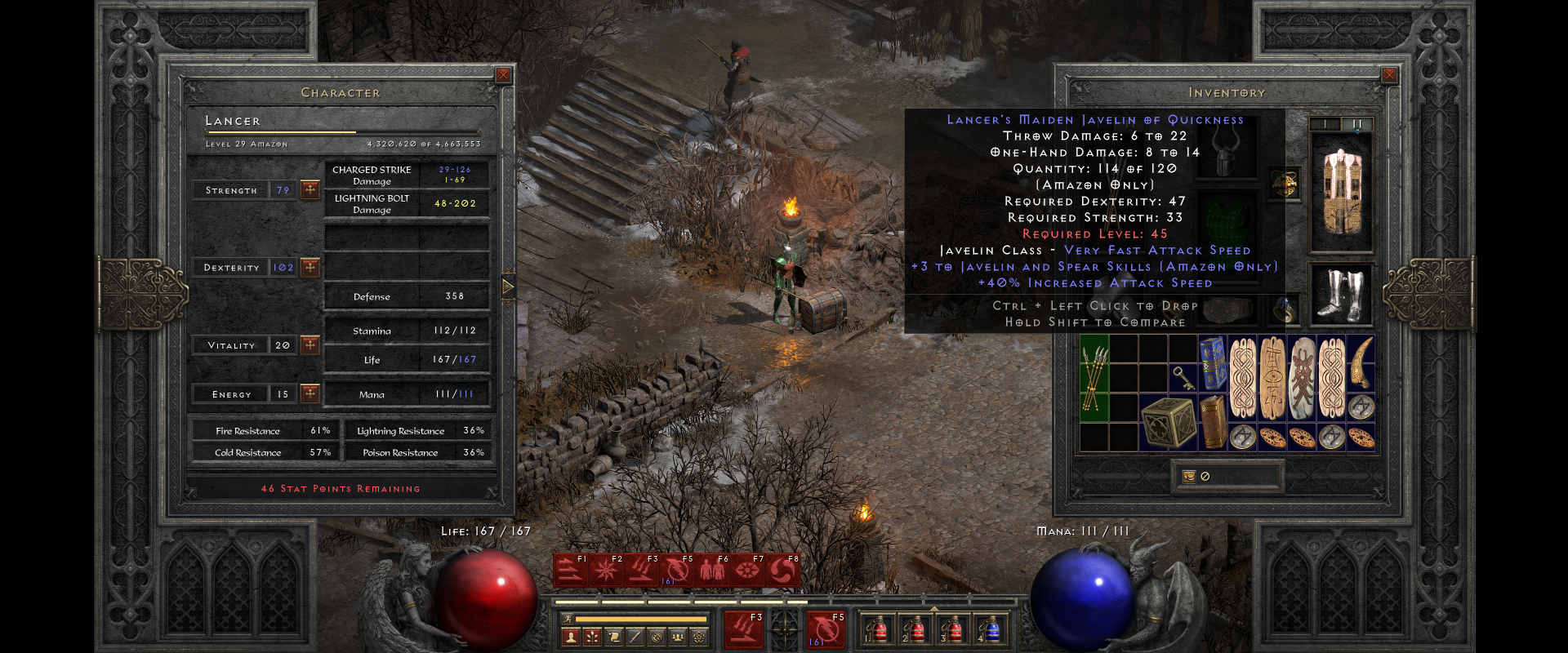Click the Horadric Cube in the inventory
The height and width of the screenshot is (653, 1568).
[1166, 424]
